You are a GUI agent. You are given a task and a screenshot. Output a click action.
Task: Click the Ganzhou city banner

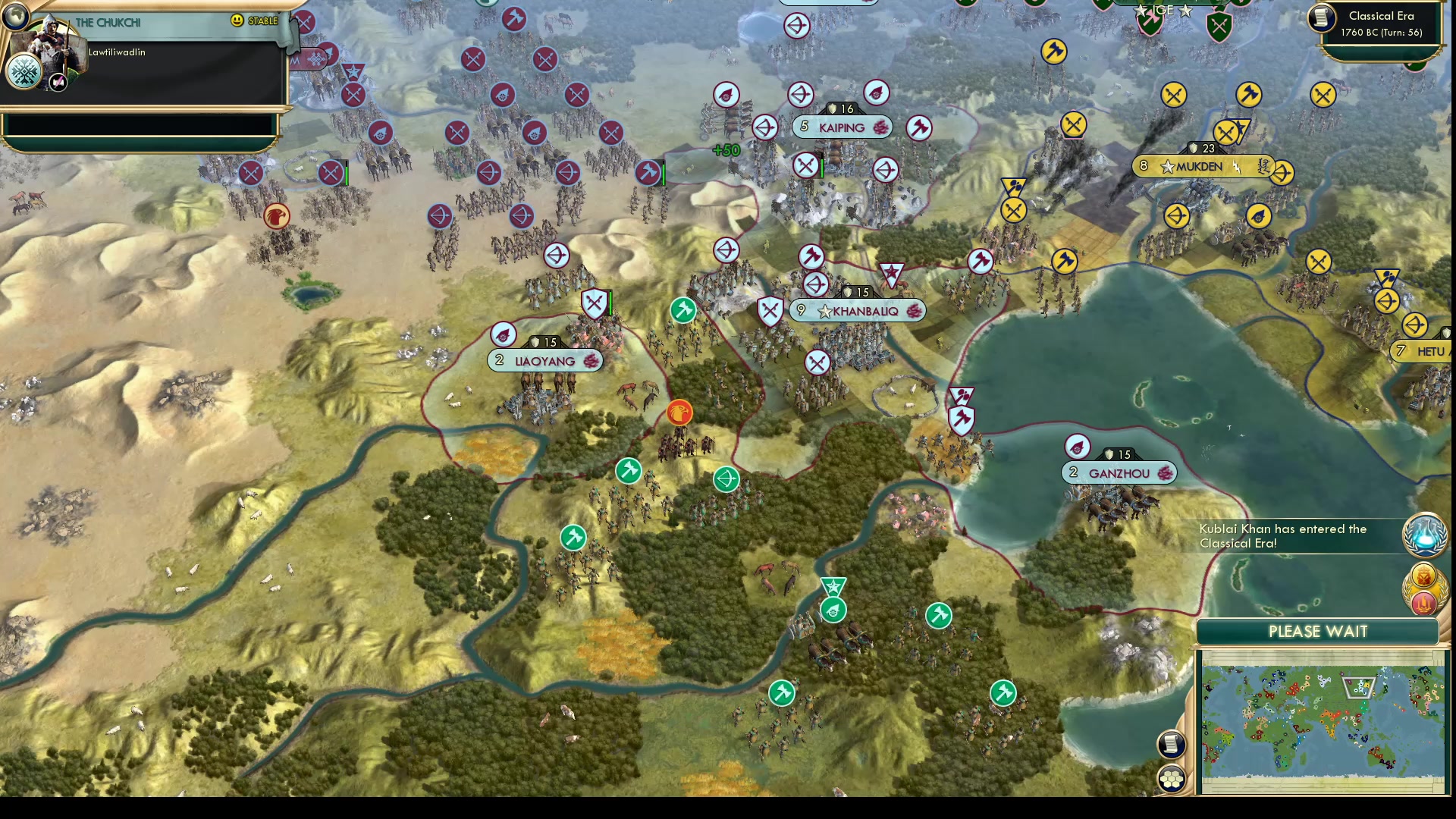[1119, 472]
